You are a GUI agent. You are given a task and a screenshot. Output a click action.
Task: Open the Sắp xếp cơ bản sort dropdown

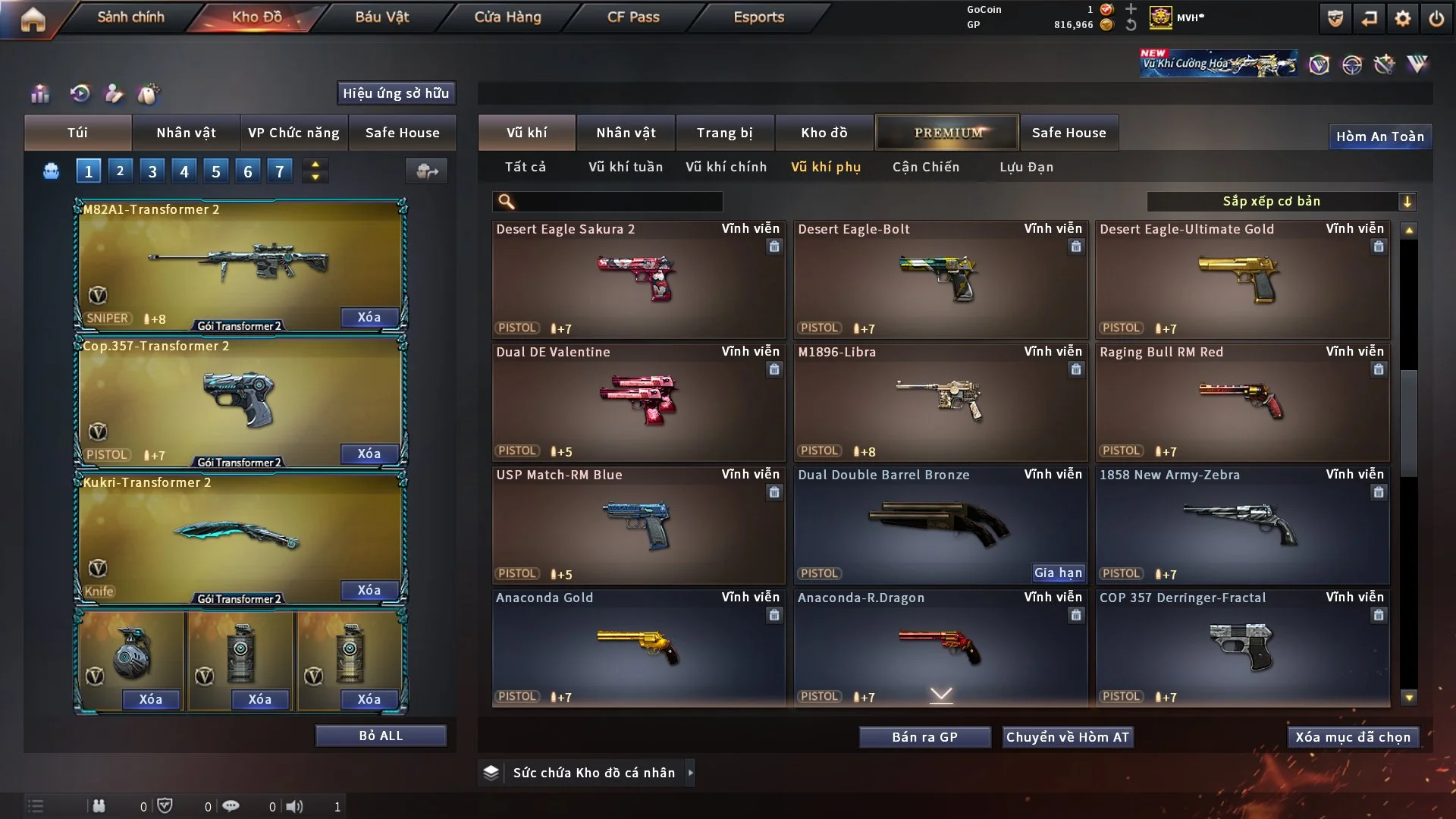tap(1281, 202)
